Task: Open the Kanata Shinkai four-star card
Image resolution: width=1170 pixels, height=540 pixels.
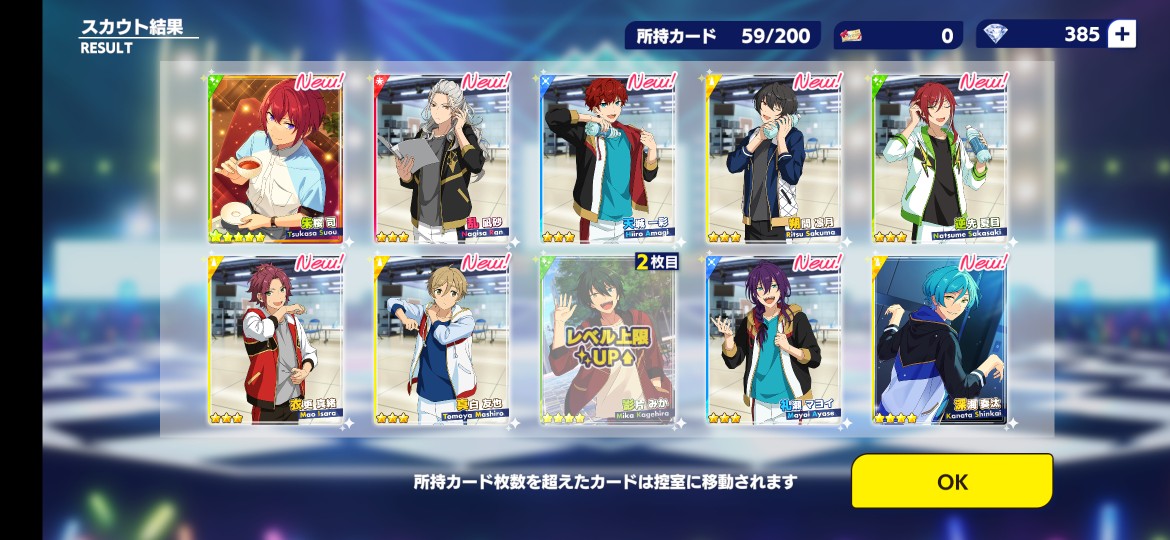Action: click(x=940, y=340)
